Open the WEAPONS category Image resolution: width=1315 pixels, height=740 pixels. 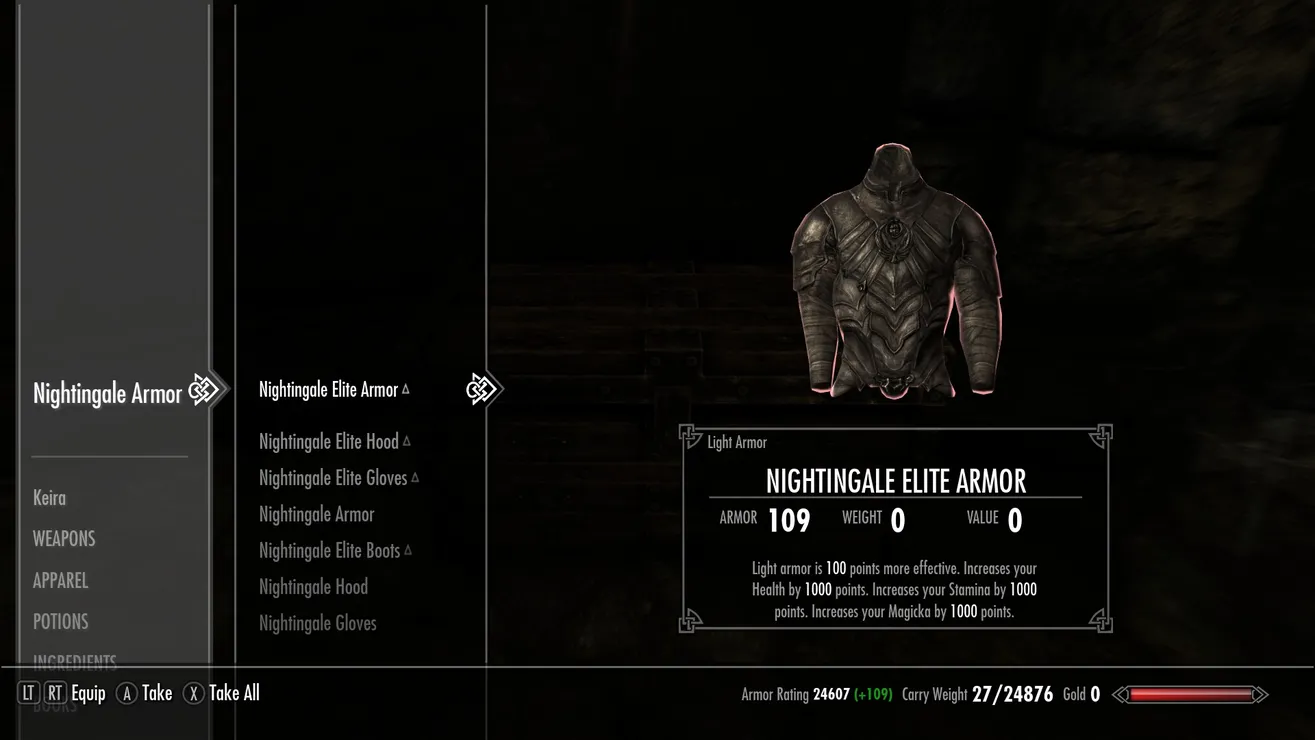[64, 538]
